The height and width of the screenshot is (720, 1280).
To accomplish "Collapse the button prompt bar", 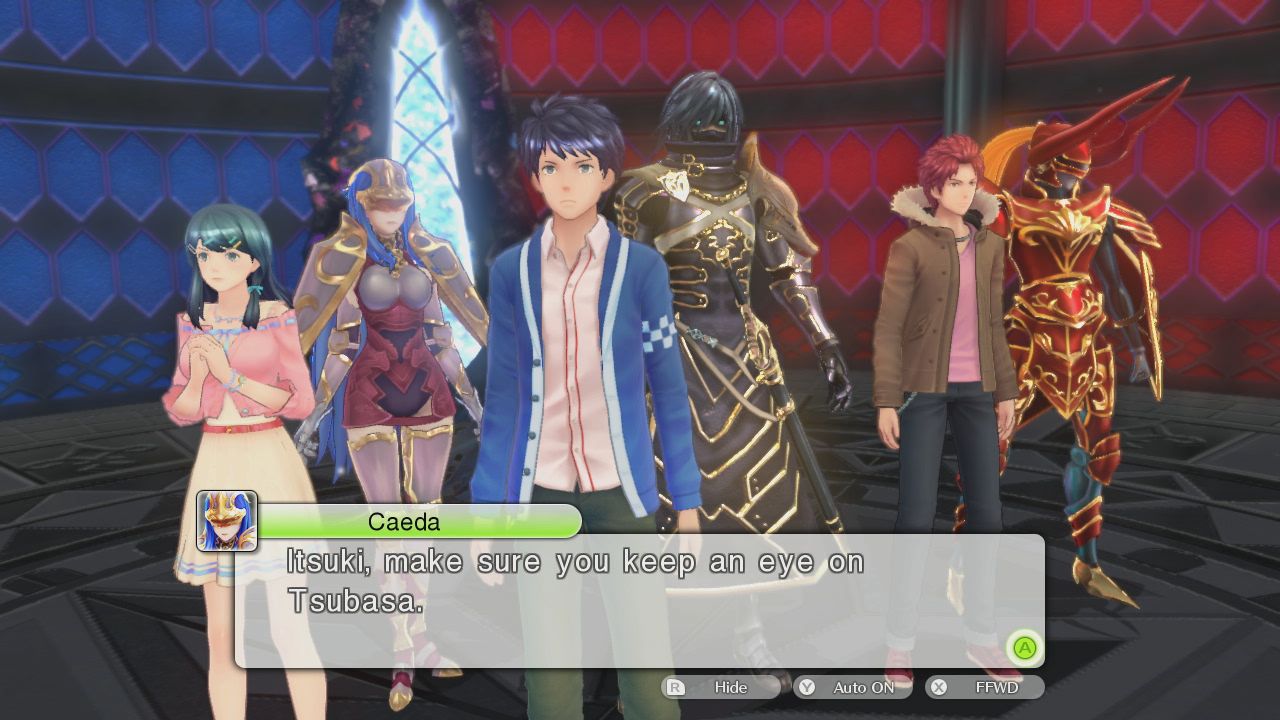I will [x=840, y=687].
